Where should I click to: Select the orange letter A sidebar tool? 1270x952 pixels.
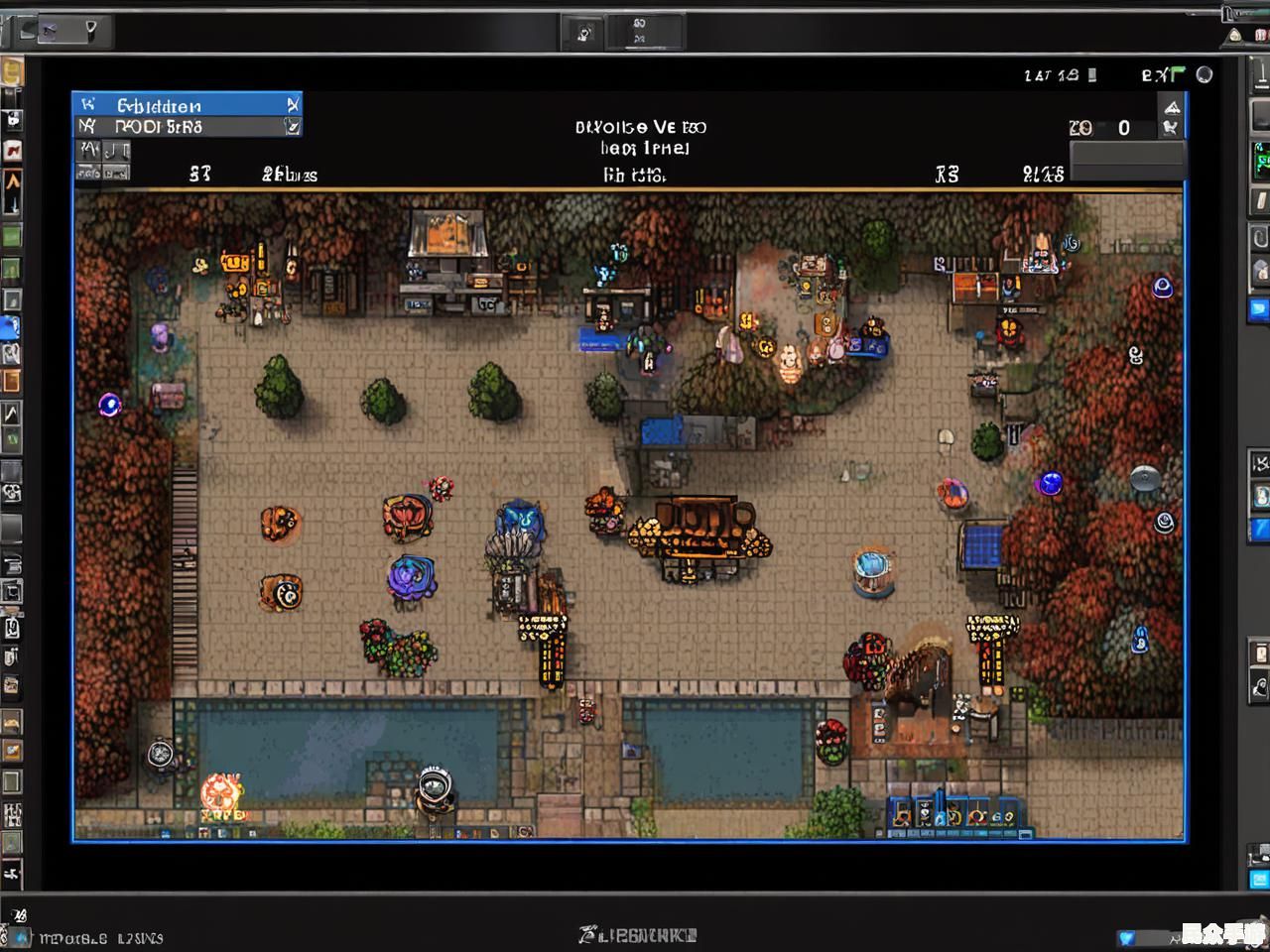[x=12, y=181]
